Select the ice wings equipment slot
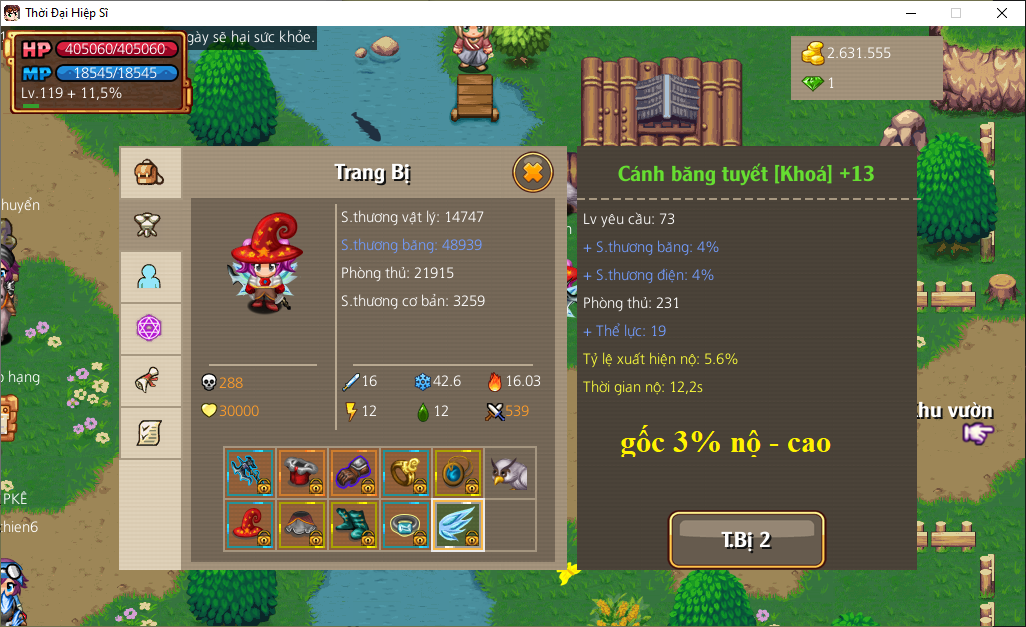 pyautogui.click(x=458, y=525)
